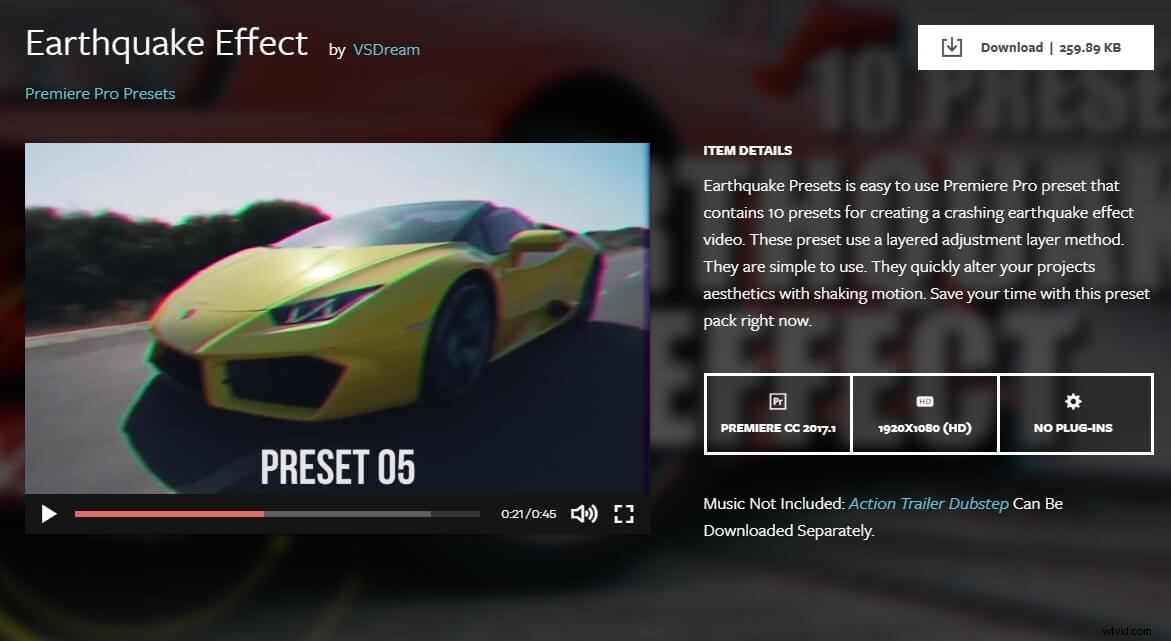Click the No Plug-ins detail box
1171x641 pixels.
(x=1074, y=414)
